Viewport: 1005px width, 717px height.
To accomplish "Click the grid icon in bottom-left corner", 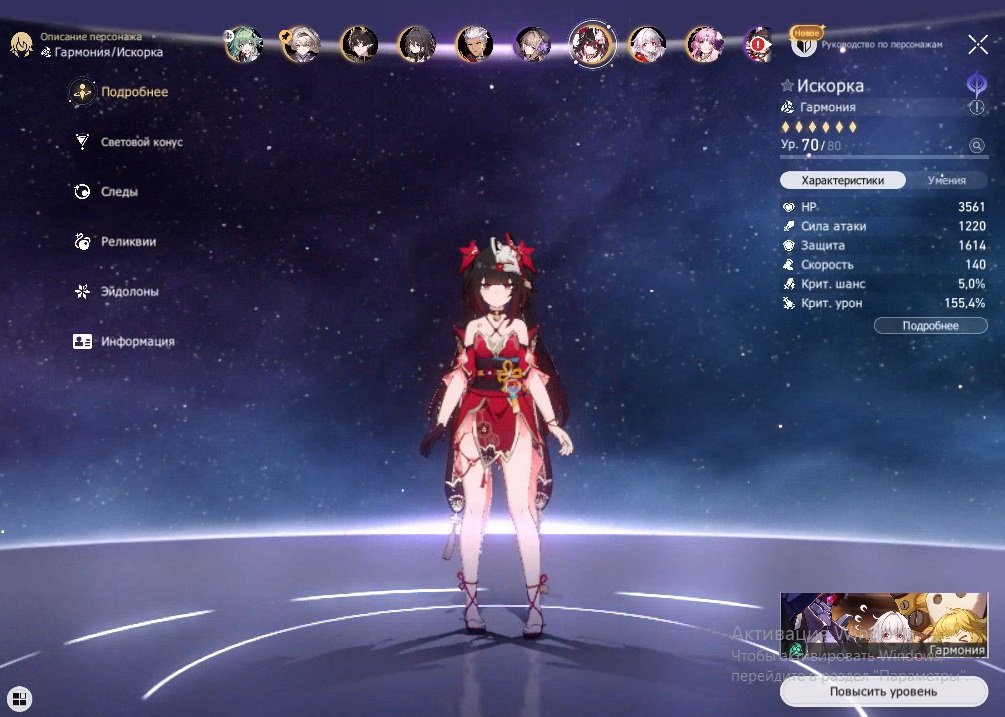I will [x=20, y=698].
